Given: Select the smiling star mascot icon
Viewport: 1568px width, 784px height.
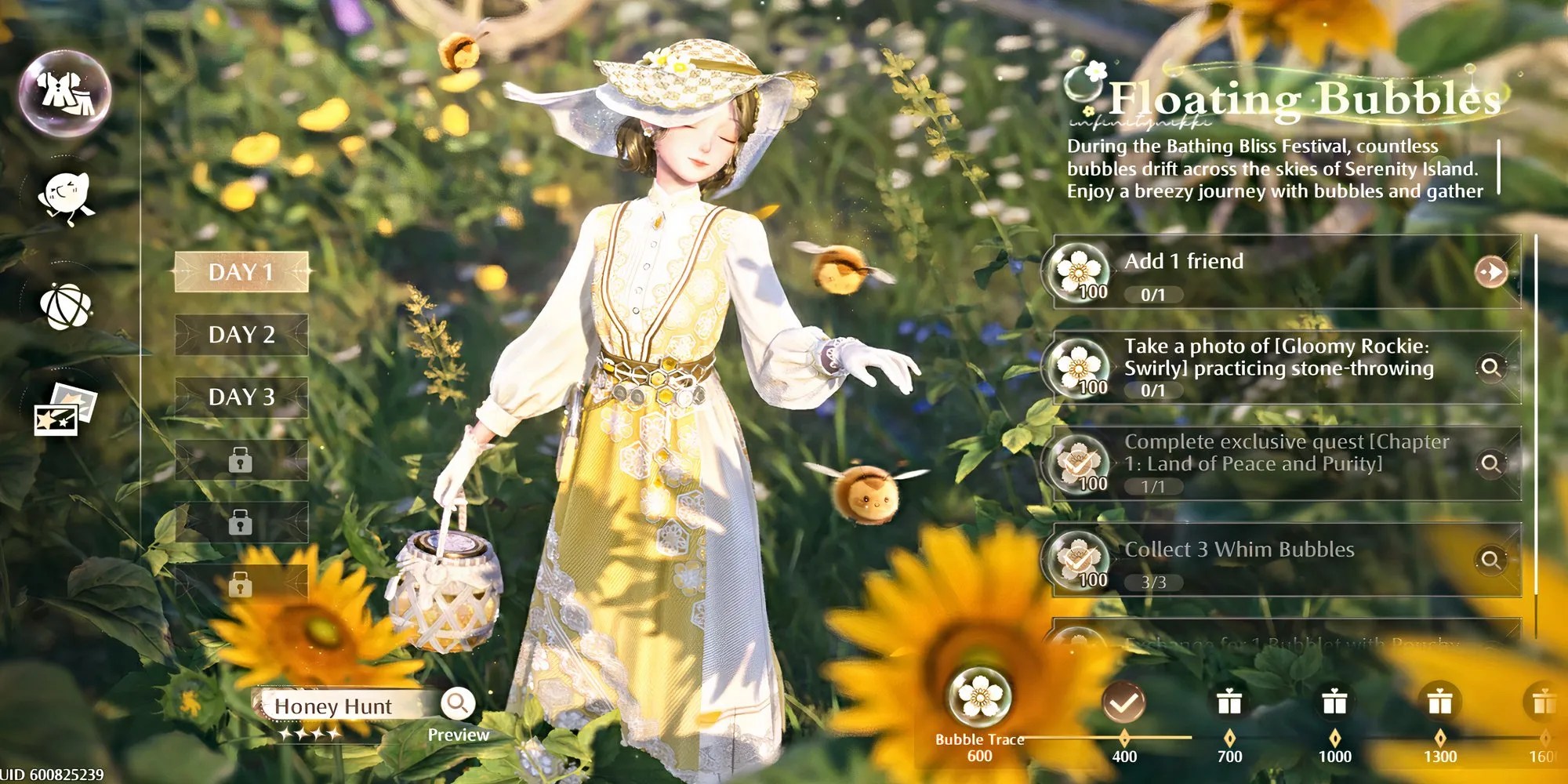Looking at the screenshot, I should 66,197.
